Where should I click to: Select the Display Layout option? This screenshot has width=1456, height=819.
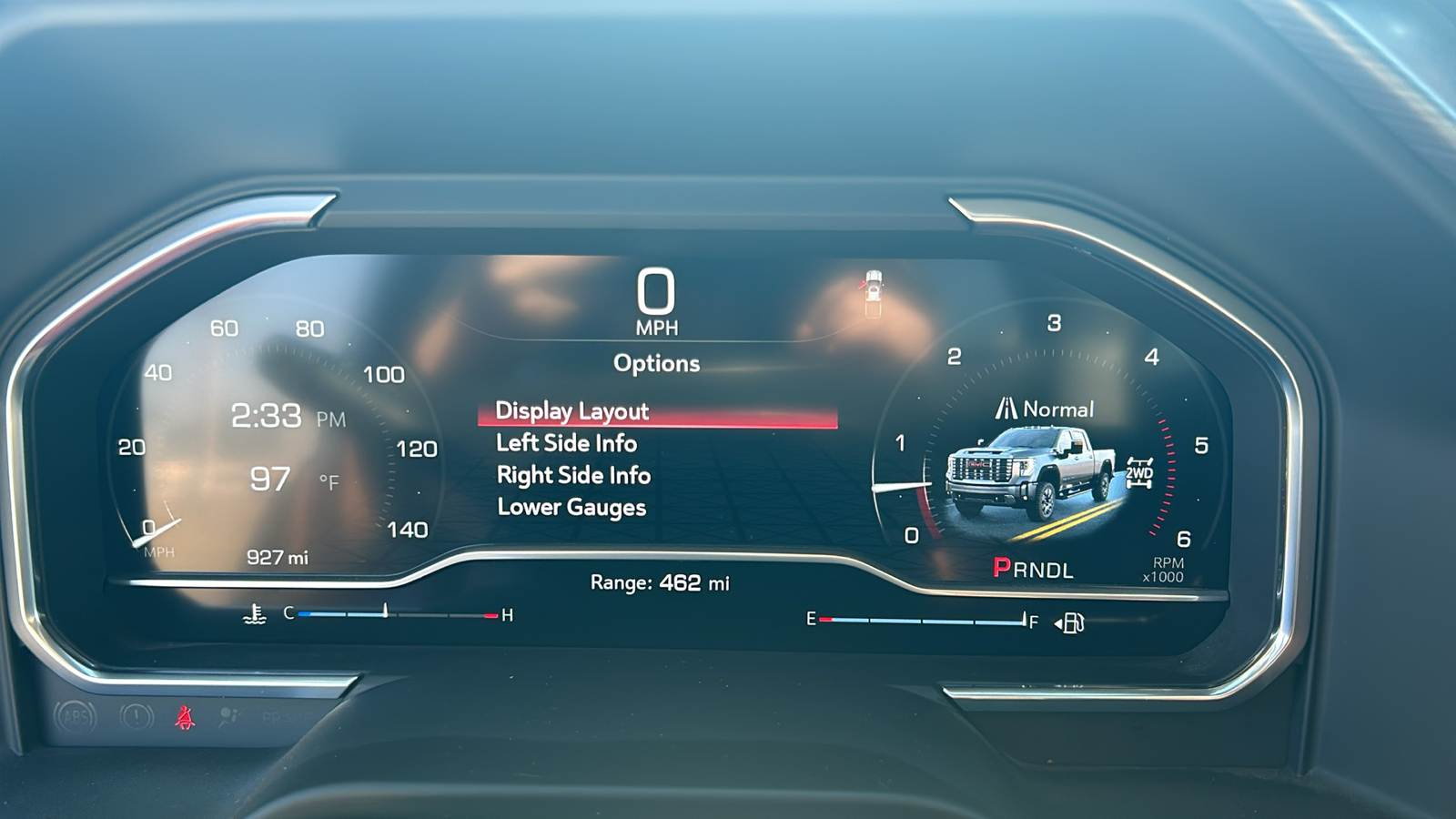571,411
